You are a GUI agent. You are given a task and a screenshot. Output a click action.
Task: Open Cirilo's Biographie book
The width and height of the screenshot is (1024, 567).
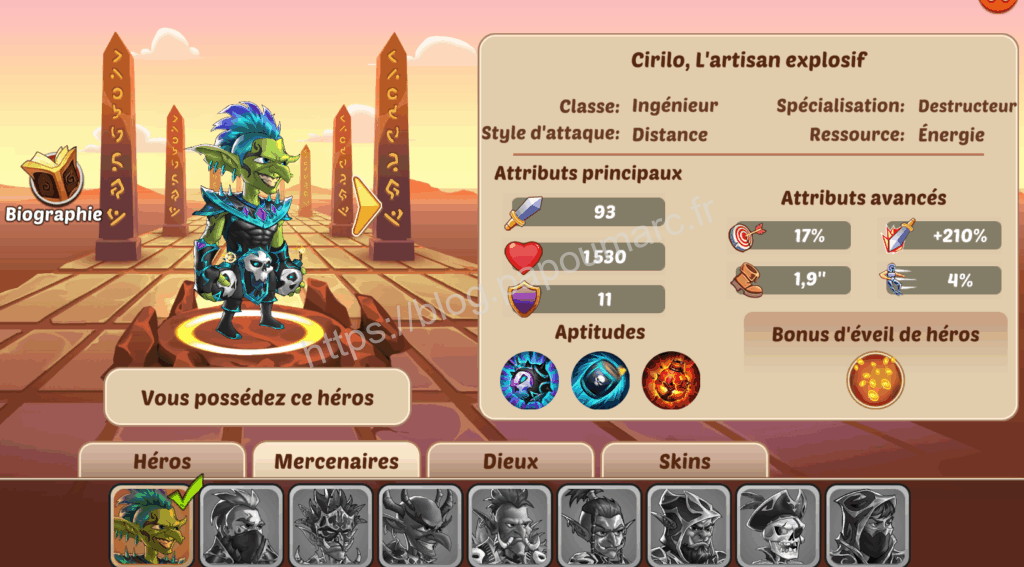point(52,180)
